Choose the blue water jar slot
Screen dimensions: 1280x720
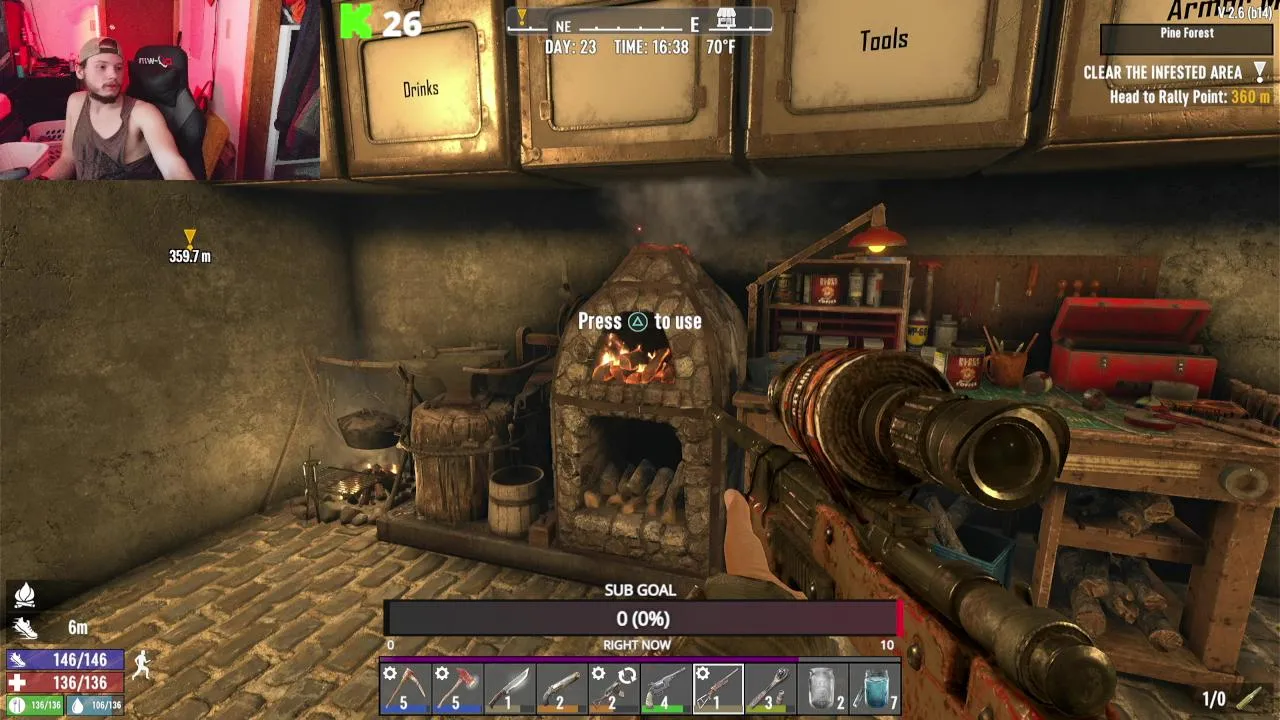875,689
